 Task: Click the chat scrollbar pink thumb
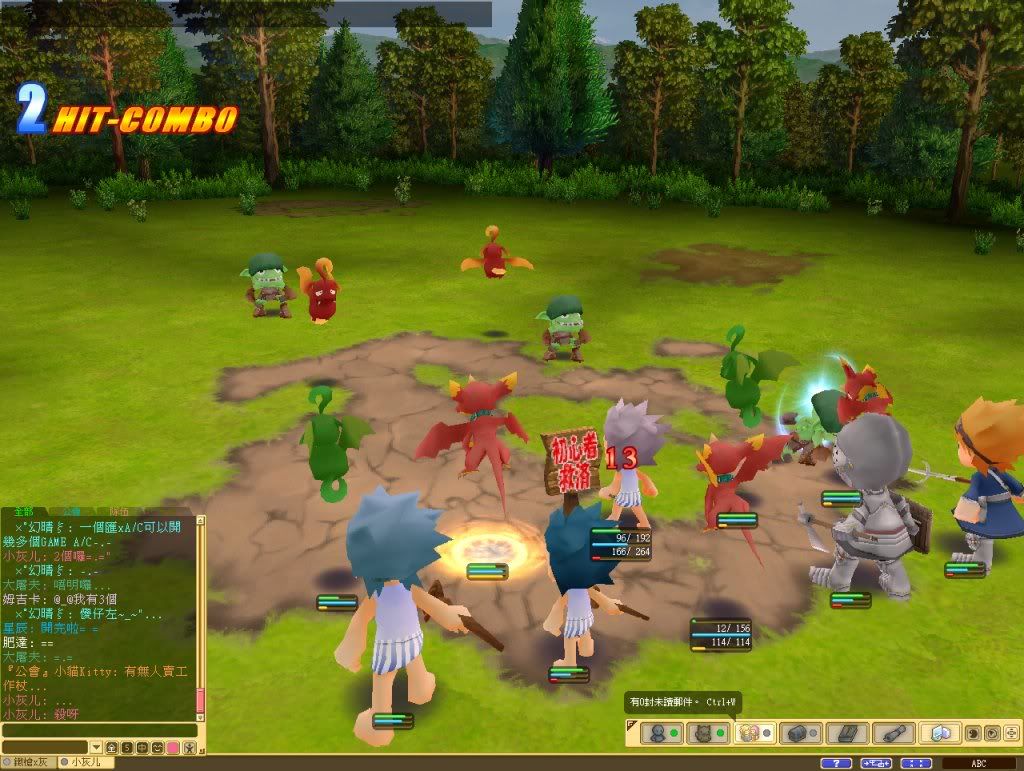(200, 700)
